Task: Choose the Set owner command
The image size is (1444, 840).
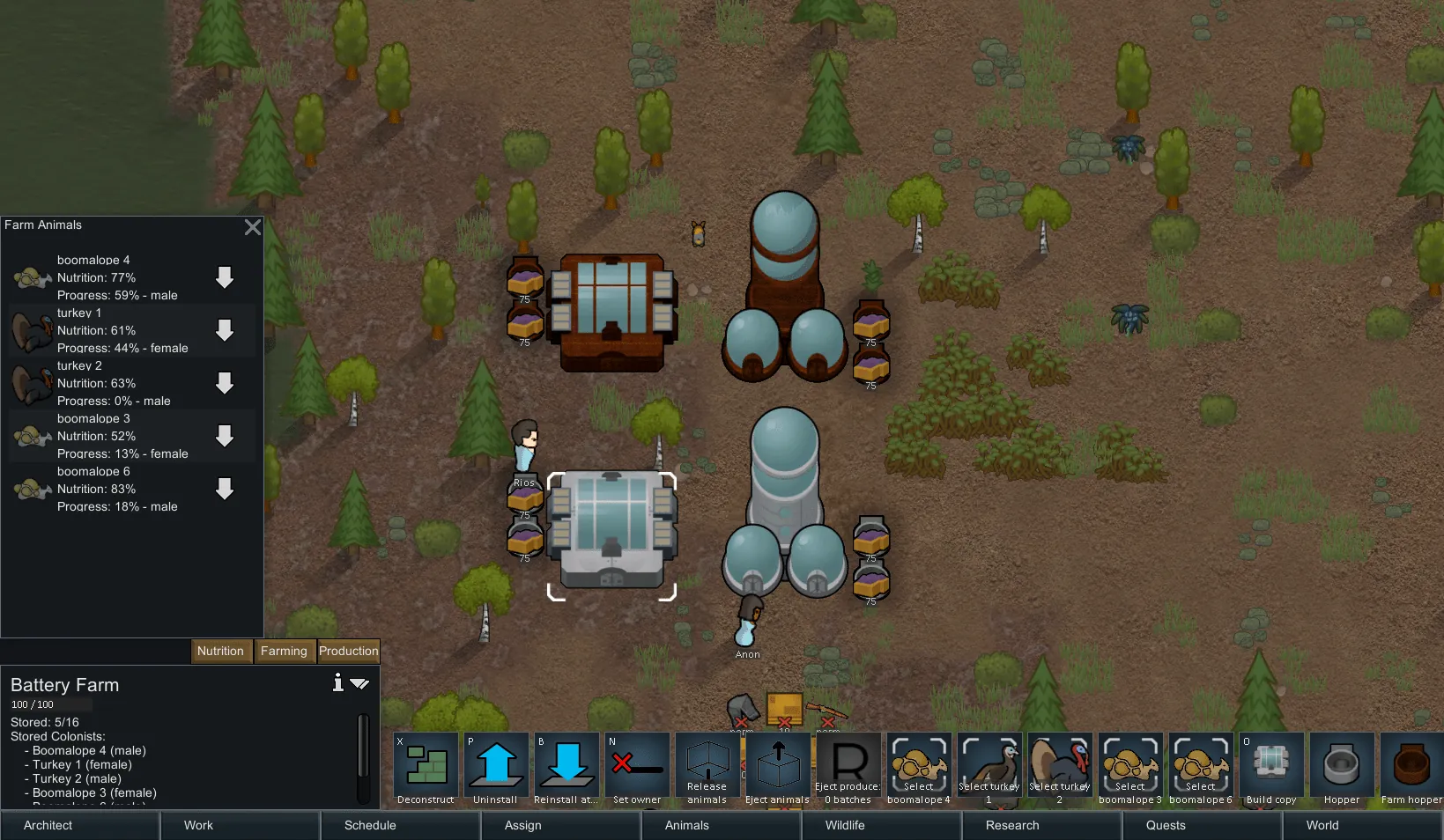Action: click(x=637, y=769)
